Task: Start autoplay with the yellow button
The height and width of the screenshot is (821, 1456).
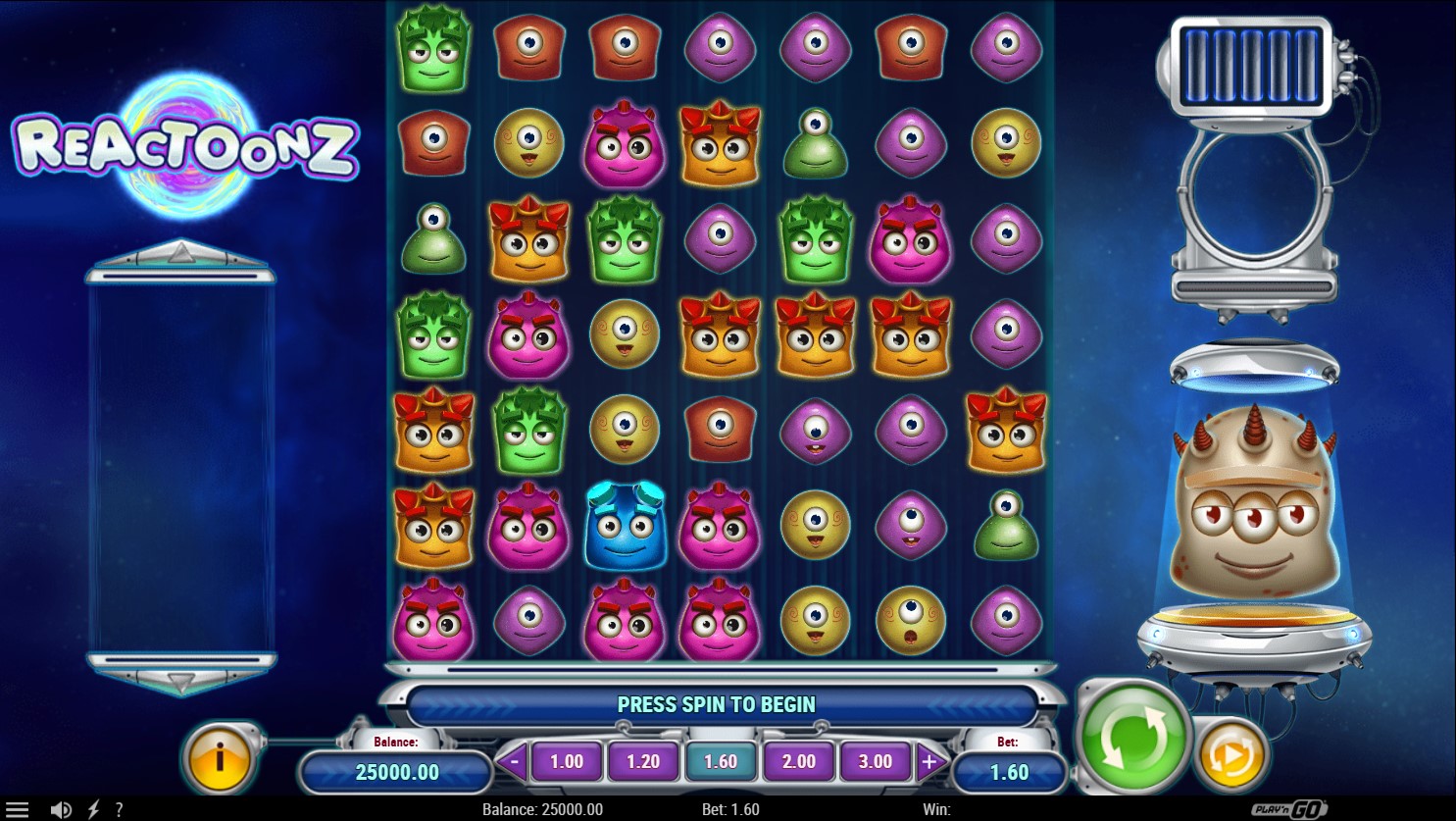Action: 1230,755
